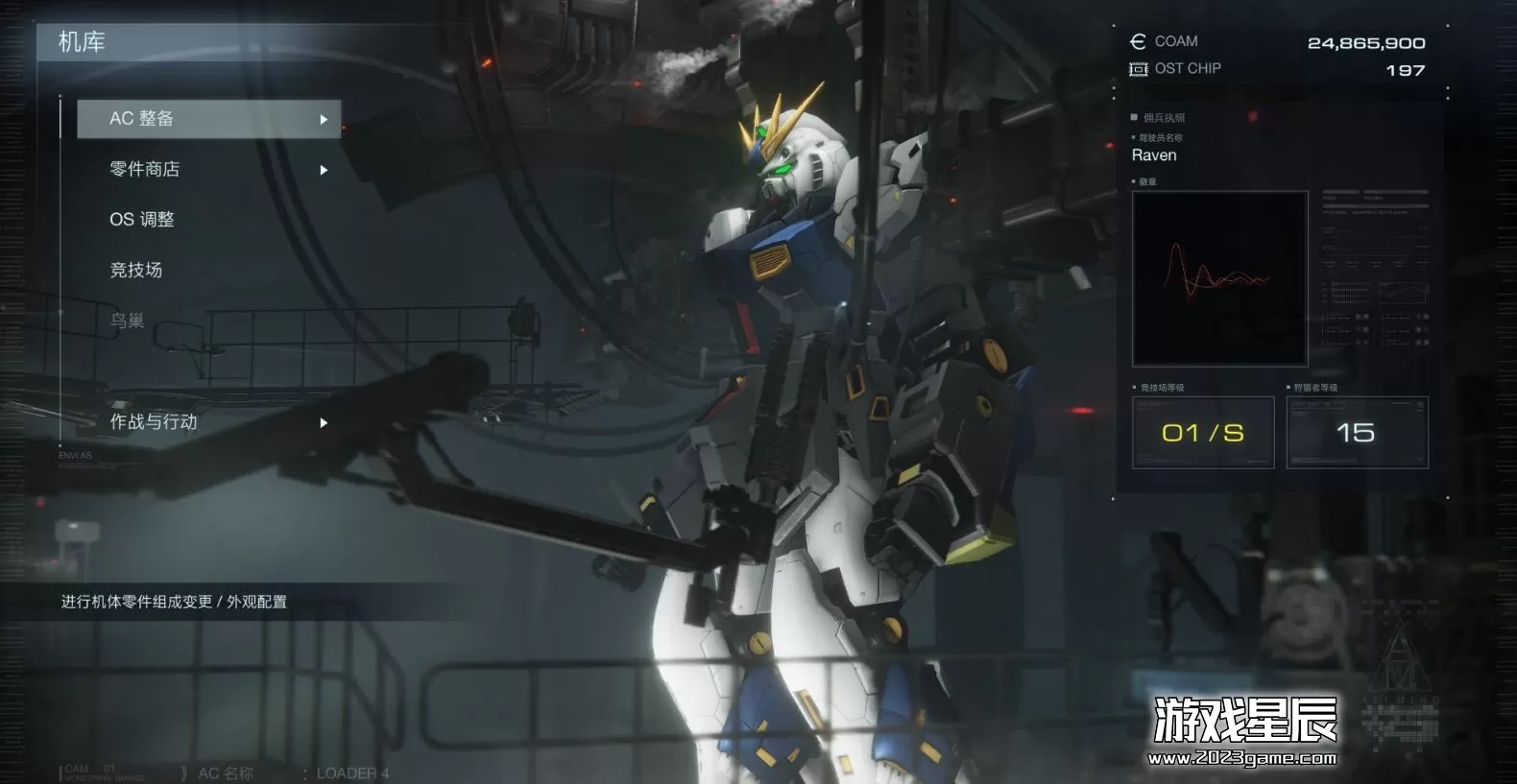This screenshot has height=784, width=1517.
Task: Select the OS 调整 menu entry
Action: point(142,219)
